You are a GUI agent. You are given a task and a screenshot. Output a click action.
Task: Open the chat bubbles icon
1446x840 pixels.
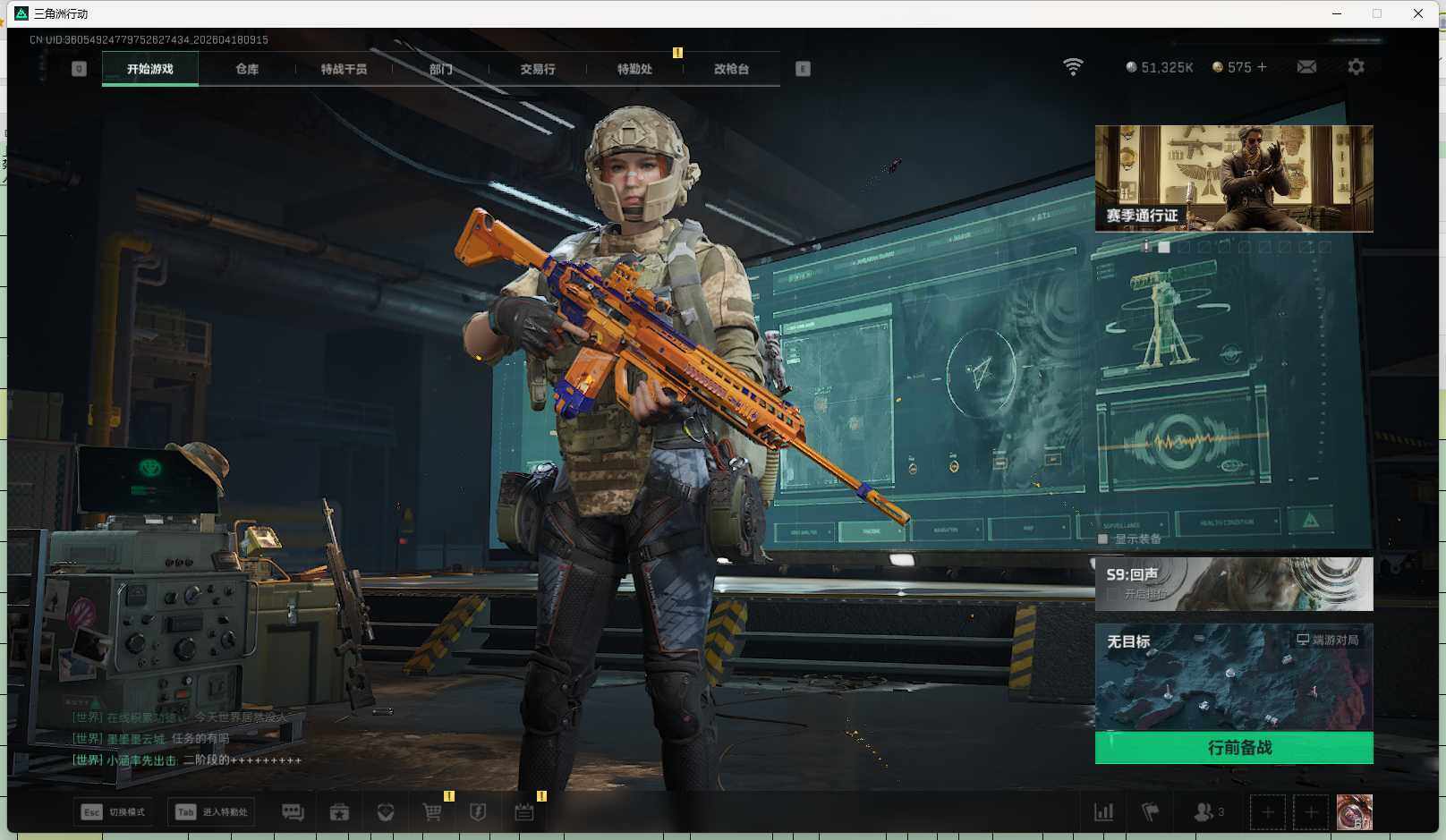pyautogui.click(x=293, y=812)
